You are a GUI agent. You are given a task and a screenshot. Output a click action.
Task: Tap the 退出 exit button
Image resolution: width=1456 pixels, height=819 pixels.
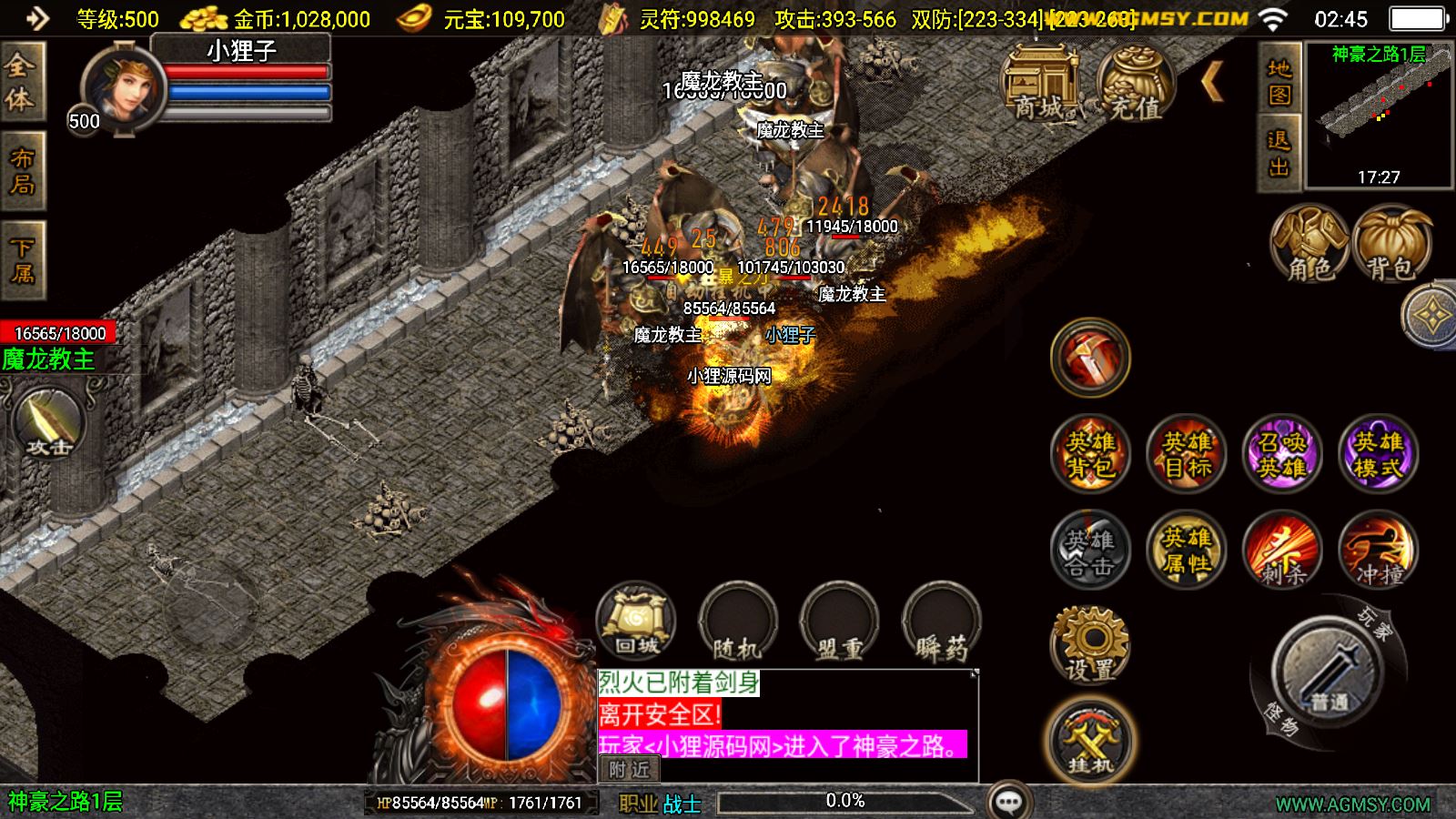coord(1279,153)
